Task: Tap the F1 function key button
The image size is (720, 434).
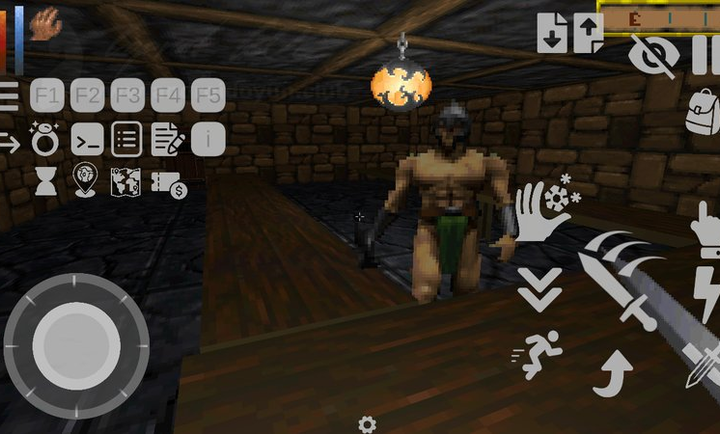Action: pyautogui.click(x=47, y=96)
